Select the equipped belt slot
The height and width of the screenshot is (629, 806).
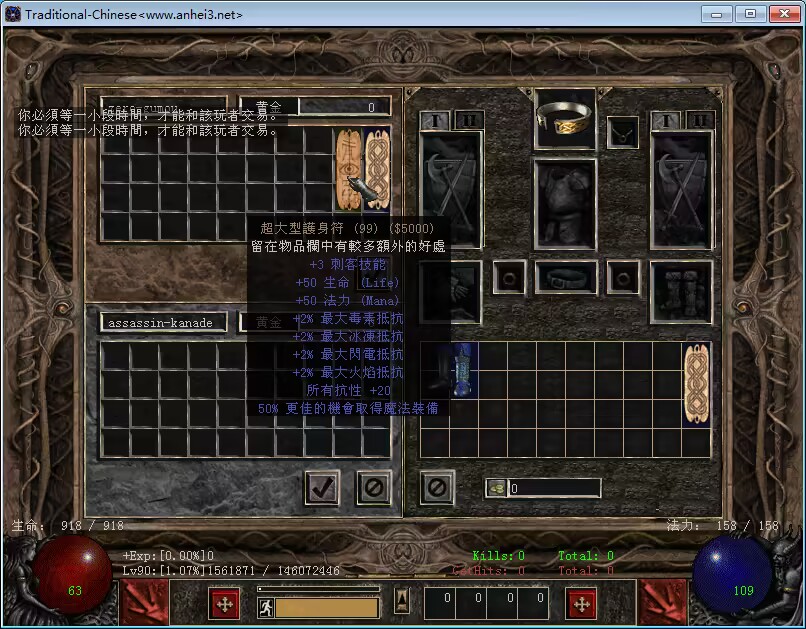565,276
